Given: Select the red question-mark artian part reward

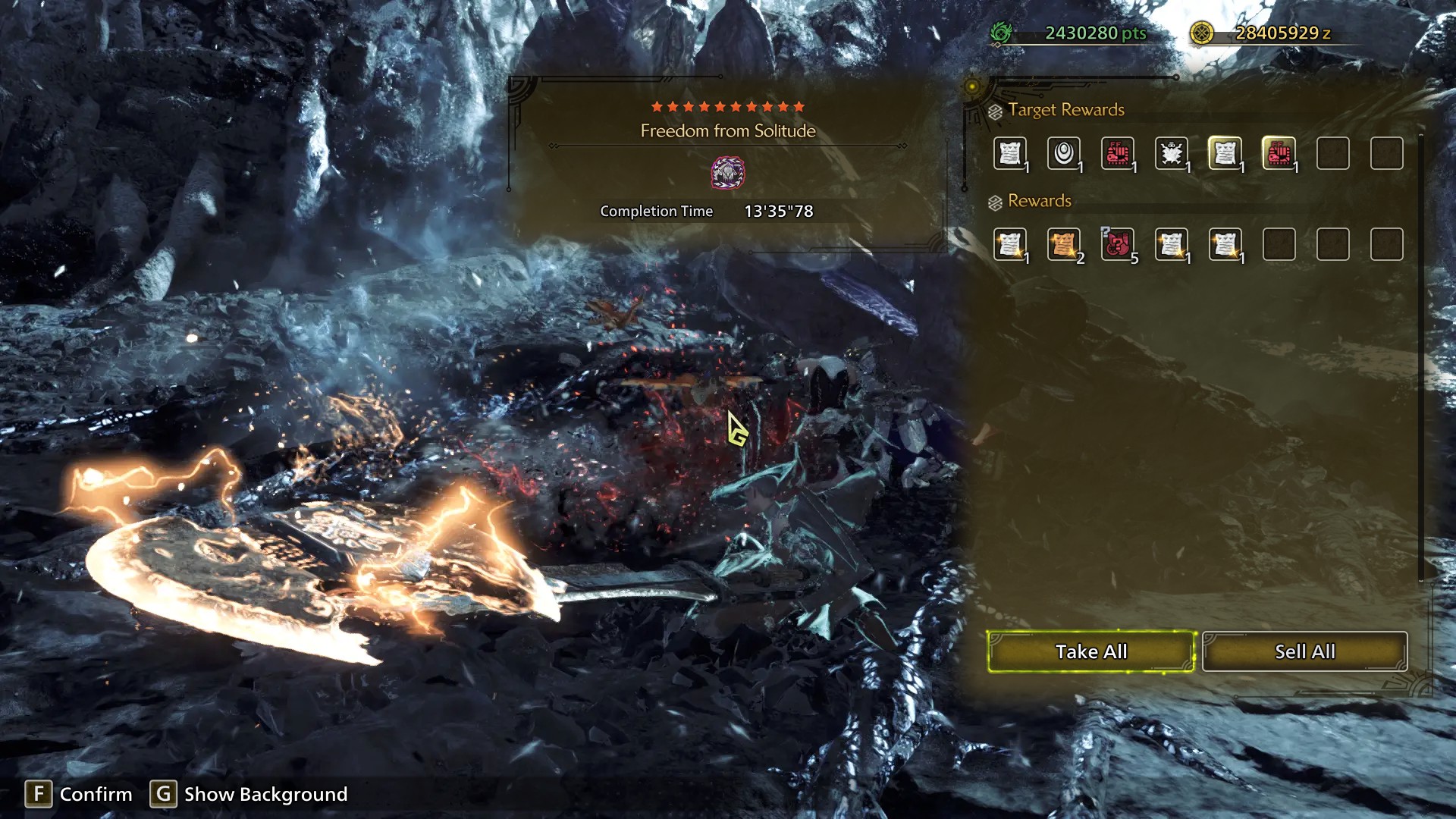Looking at the screenshot, I should [1118, 245].
